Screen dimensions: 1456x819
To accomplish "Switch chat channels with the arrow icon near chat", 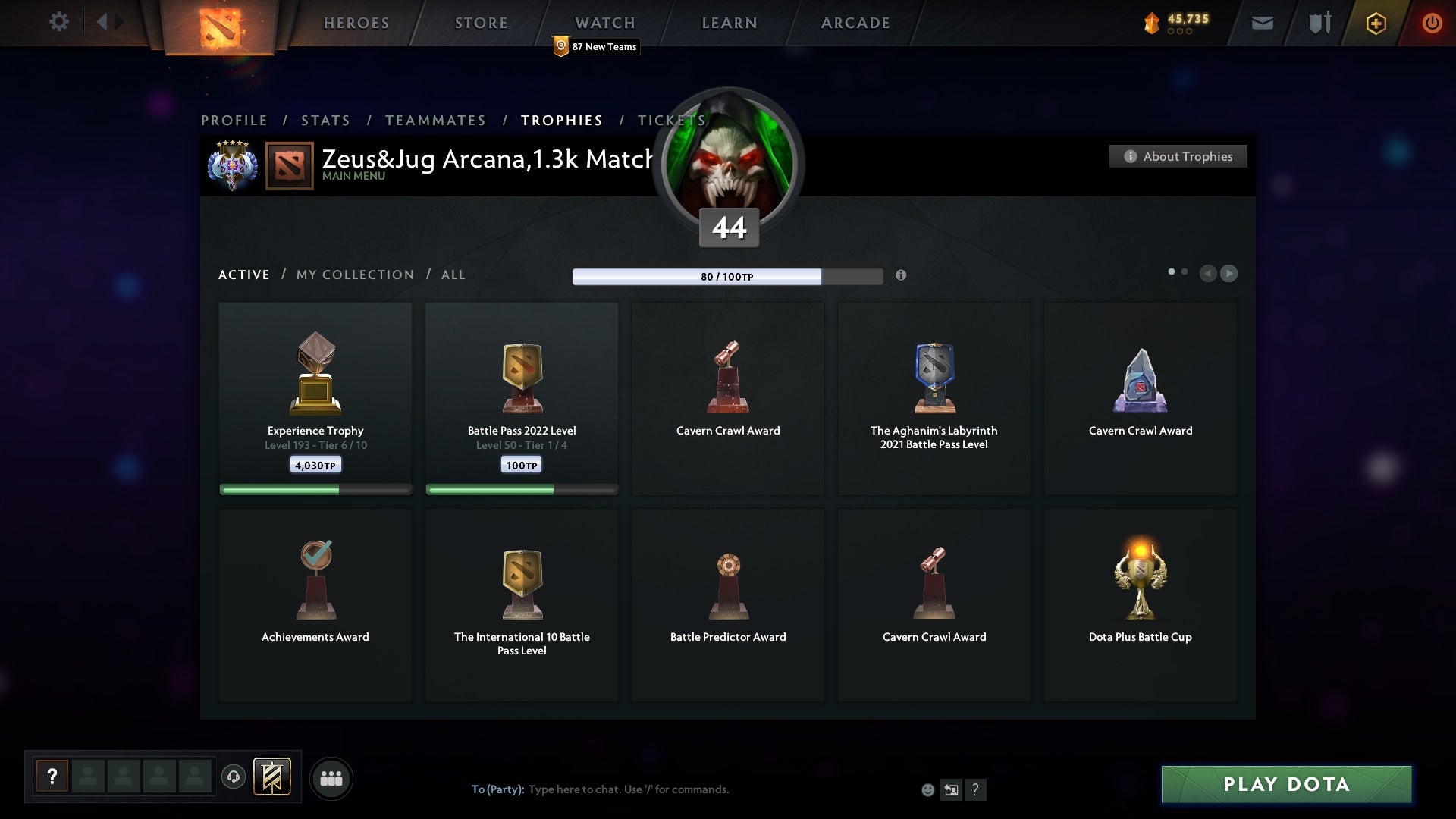I will [x=952, y=789].
